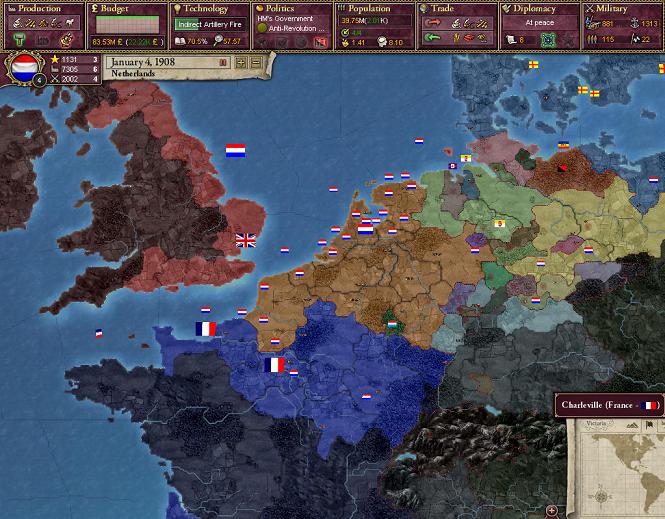Zoom in with the minimap plus button
The width and height of the screenshot is (665, 519).
pos(552,511)
